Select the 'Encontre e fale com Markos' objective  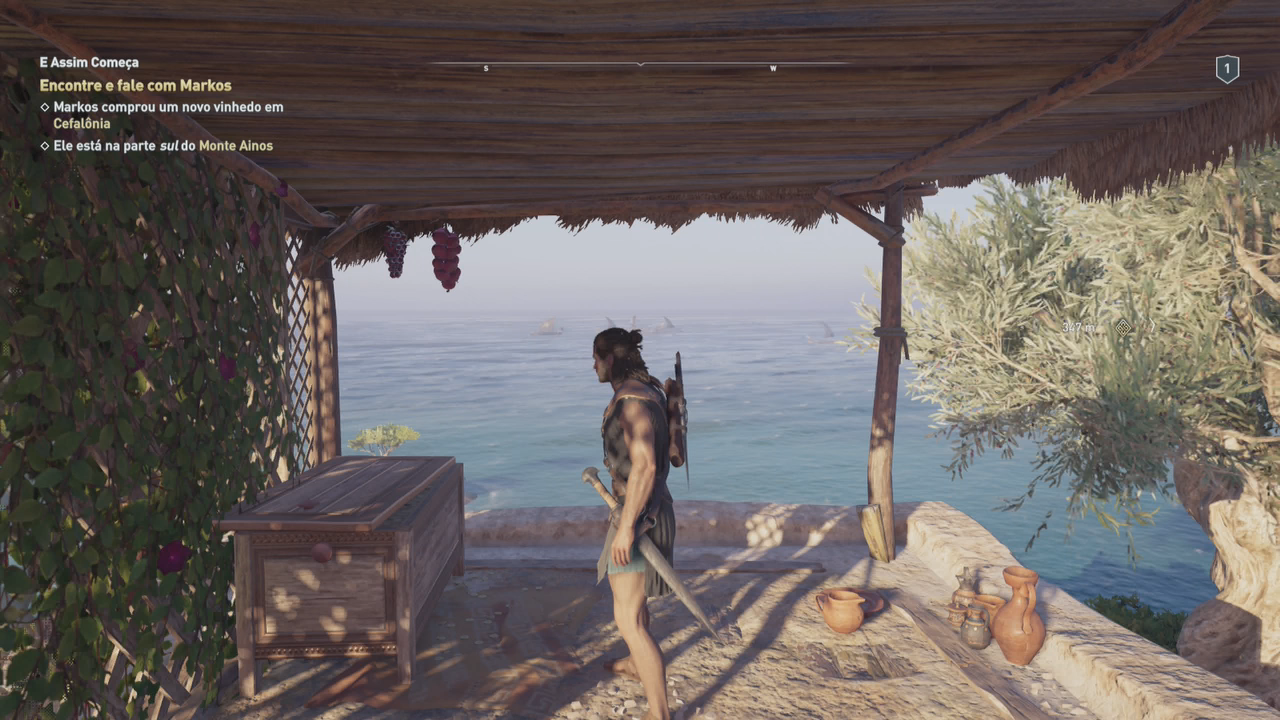coord(135,86)
